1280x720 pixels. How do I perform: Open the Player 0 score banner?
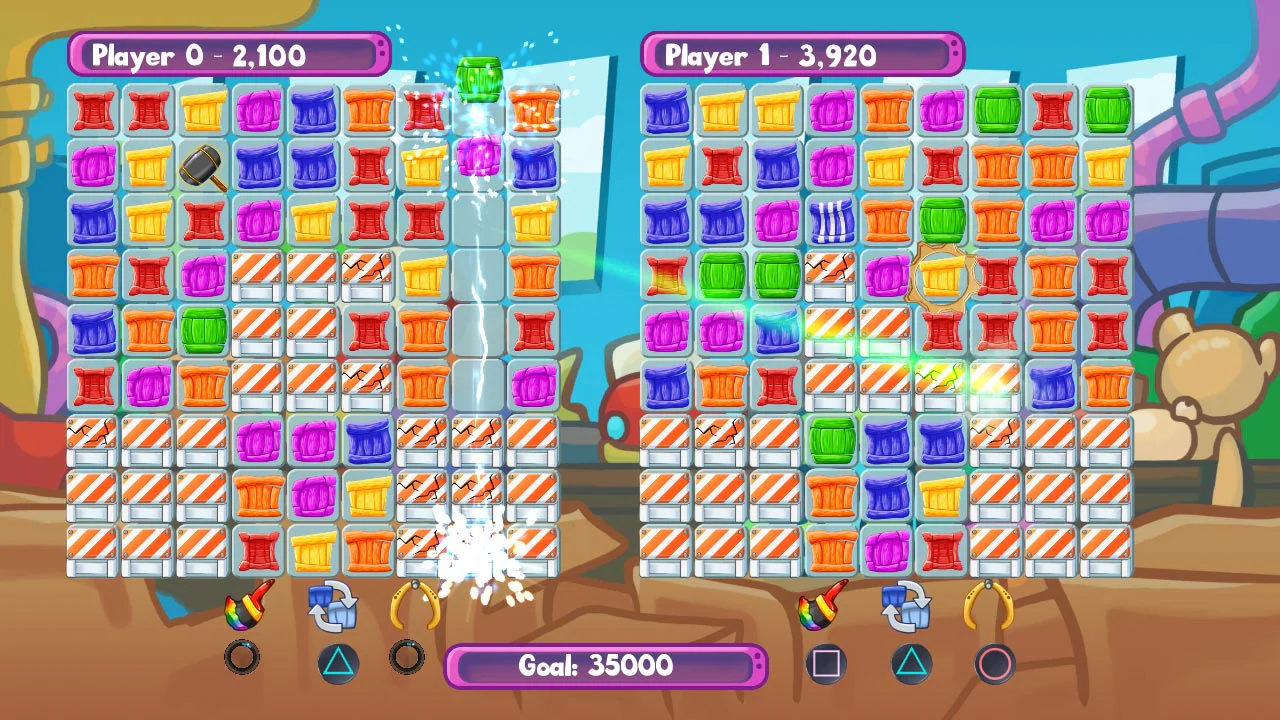[228, 56]
